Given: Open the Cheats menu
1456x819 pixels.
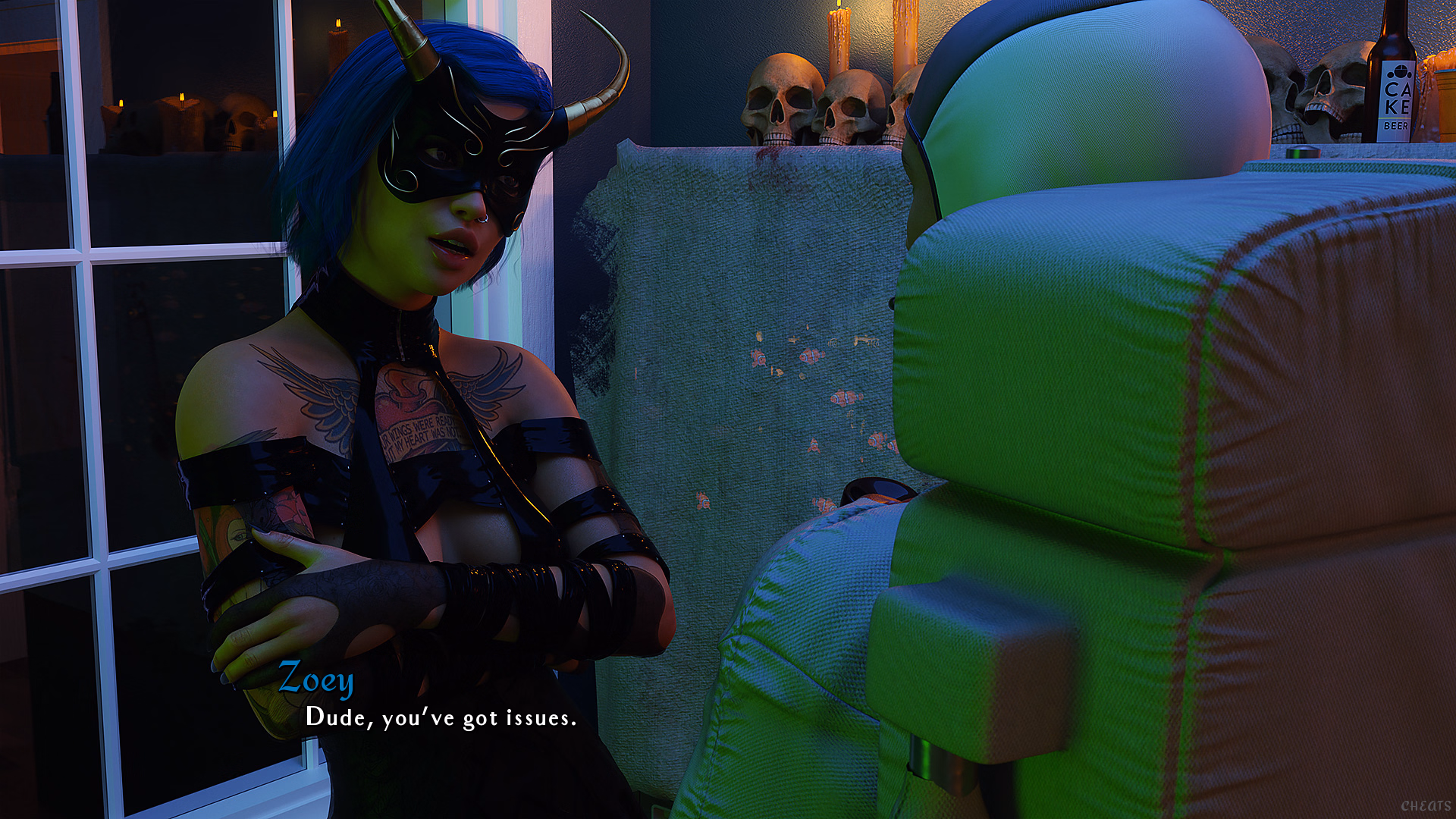Looking at the screenshot, I should tap(1425, 805).
